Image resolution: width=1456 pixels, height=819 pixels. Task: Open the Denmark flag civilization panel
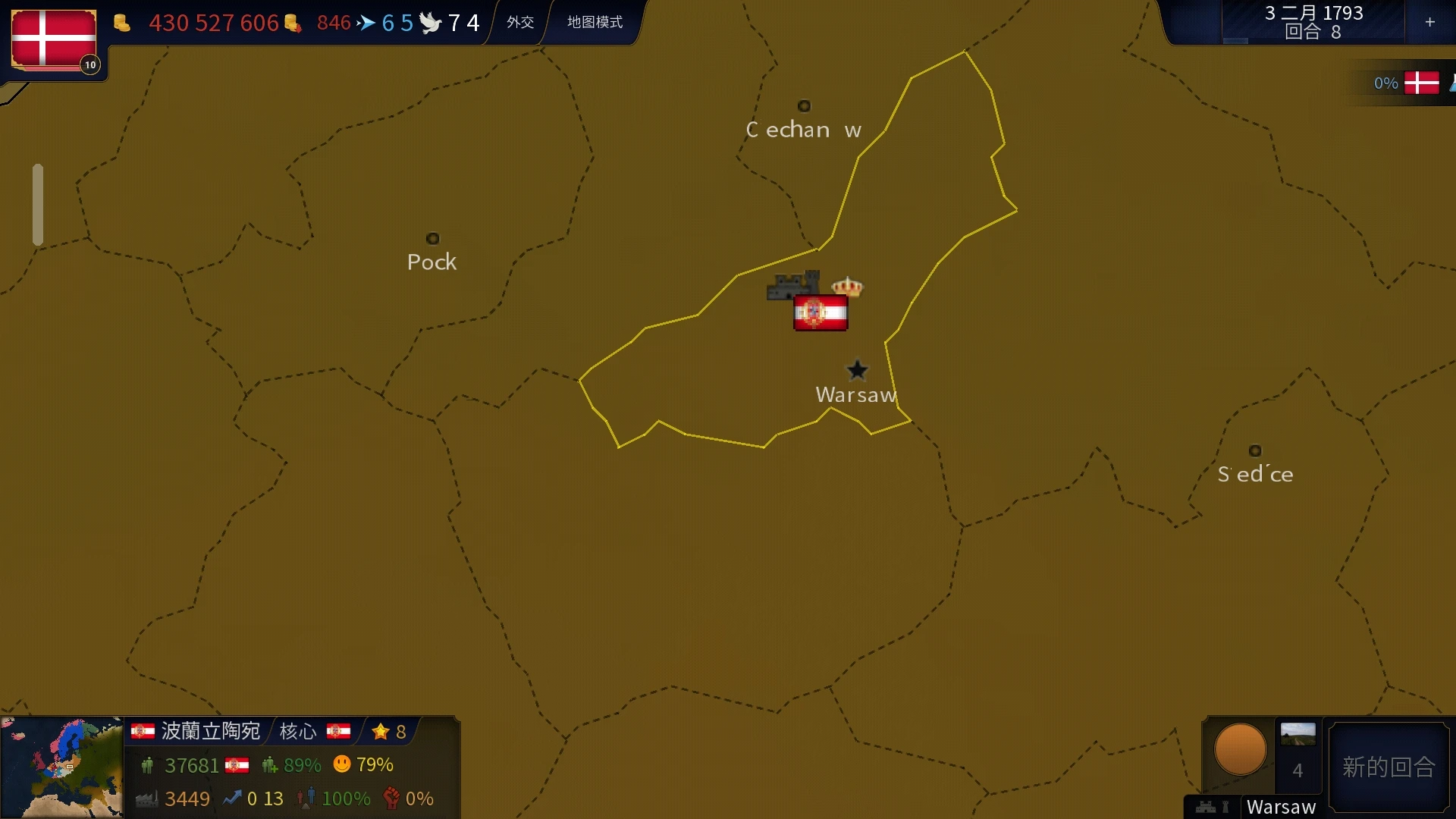pyautogui.click(x=54, y=39)
